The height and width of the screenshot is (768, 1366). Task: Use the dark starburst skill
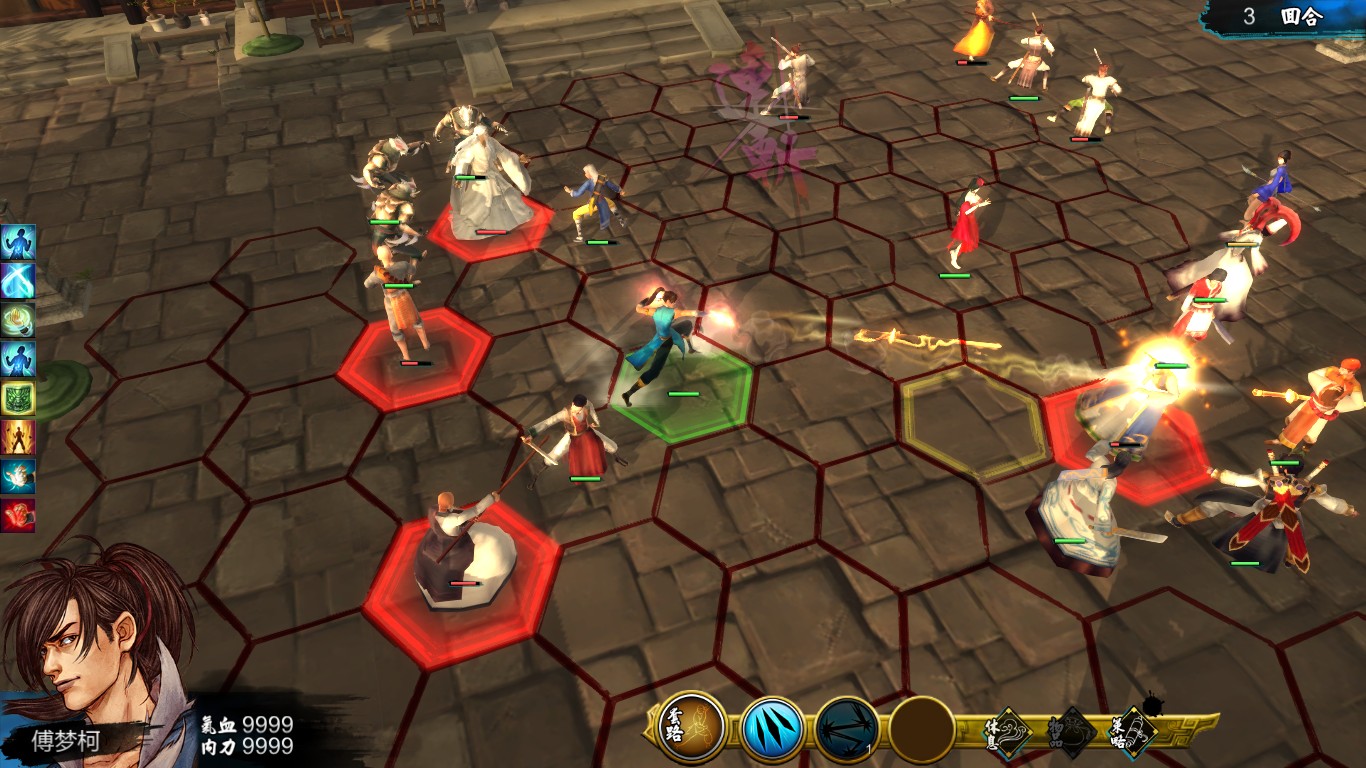(x=847, y=729)
